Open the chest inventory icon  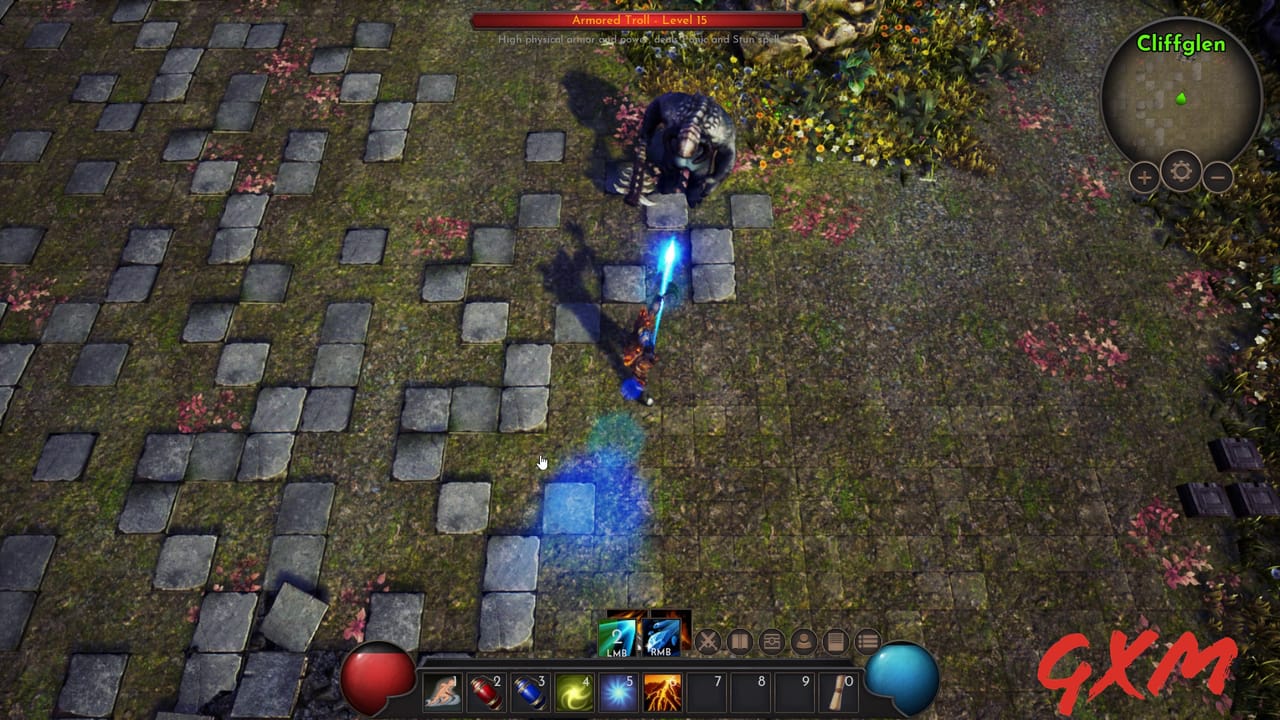tap(772, 641)
